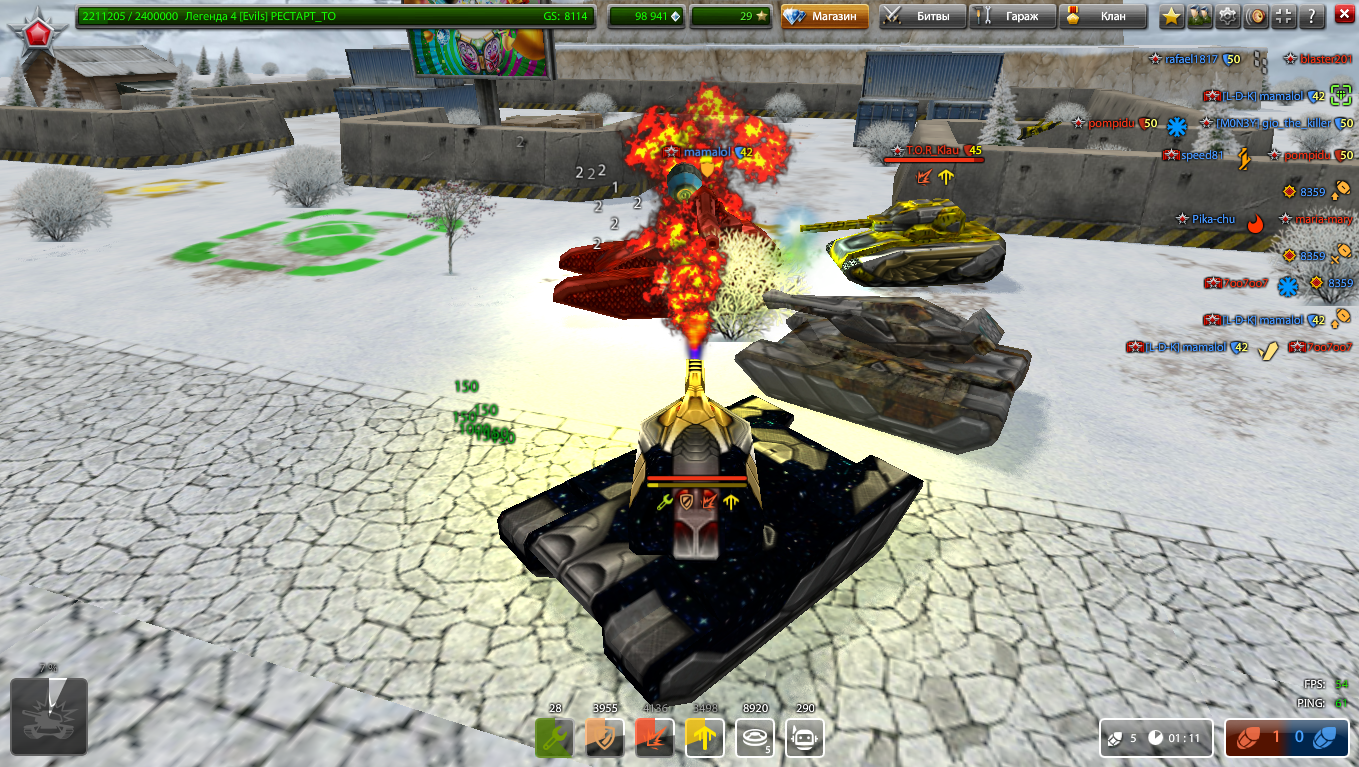The width and height of the screenshot is (1359, 767).
Task: Activate the red double damage supply
Action: pos(655,738)
